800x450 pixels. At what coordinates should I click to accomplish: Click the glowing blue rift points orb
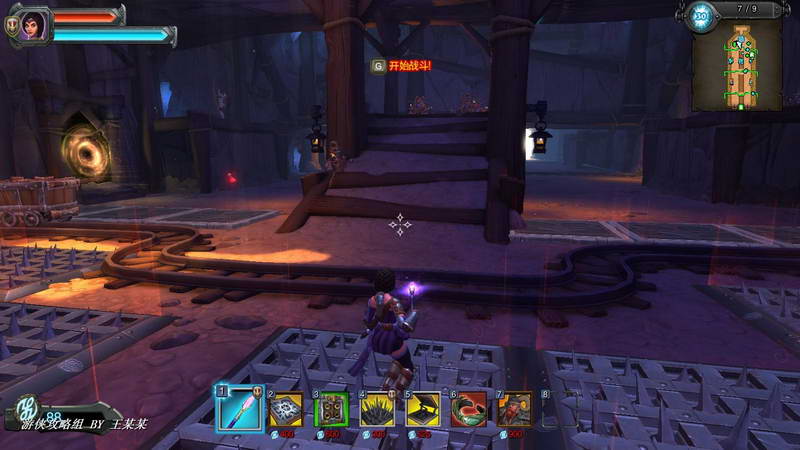coord(701,16)
